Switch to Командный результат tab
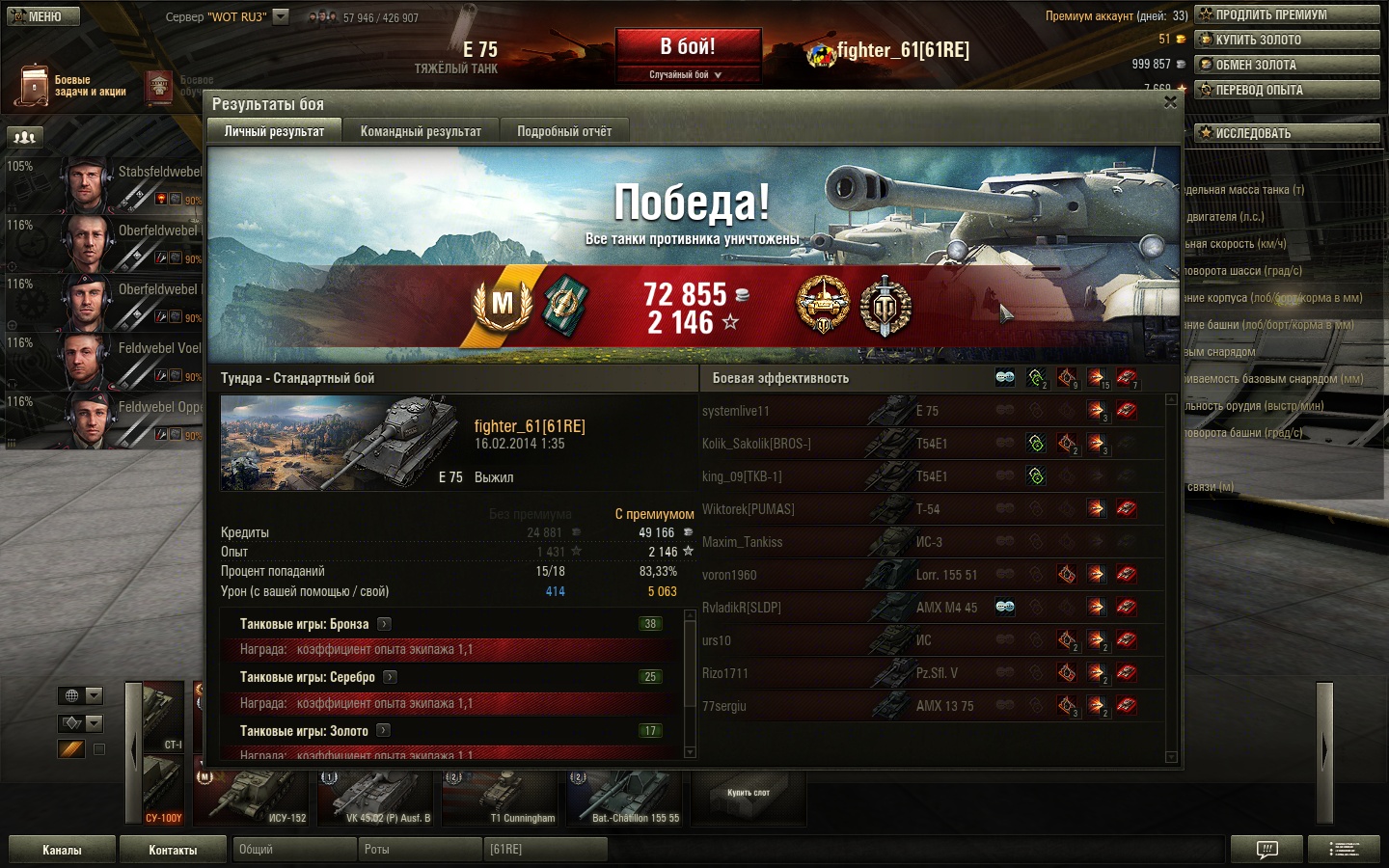 [421, 131]
